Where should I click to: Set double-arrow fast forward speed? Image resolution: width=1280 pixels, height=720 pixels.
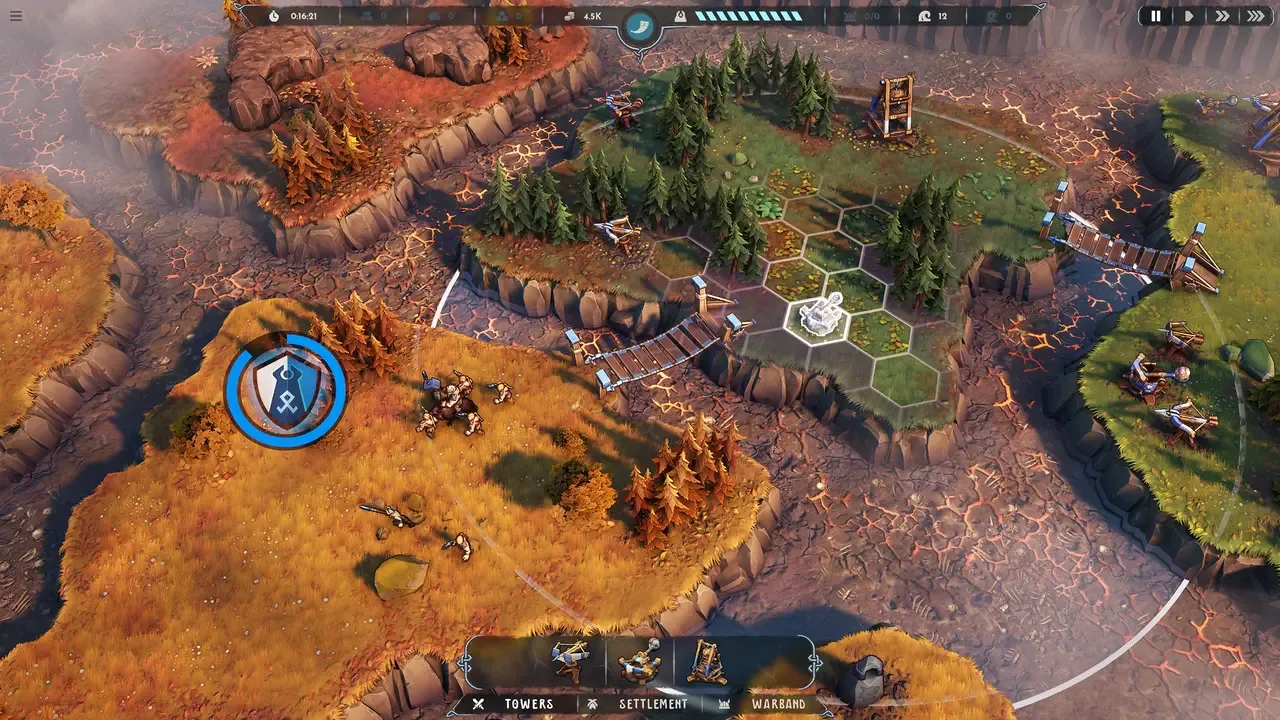(x=1222, y=16)
